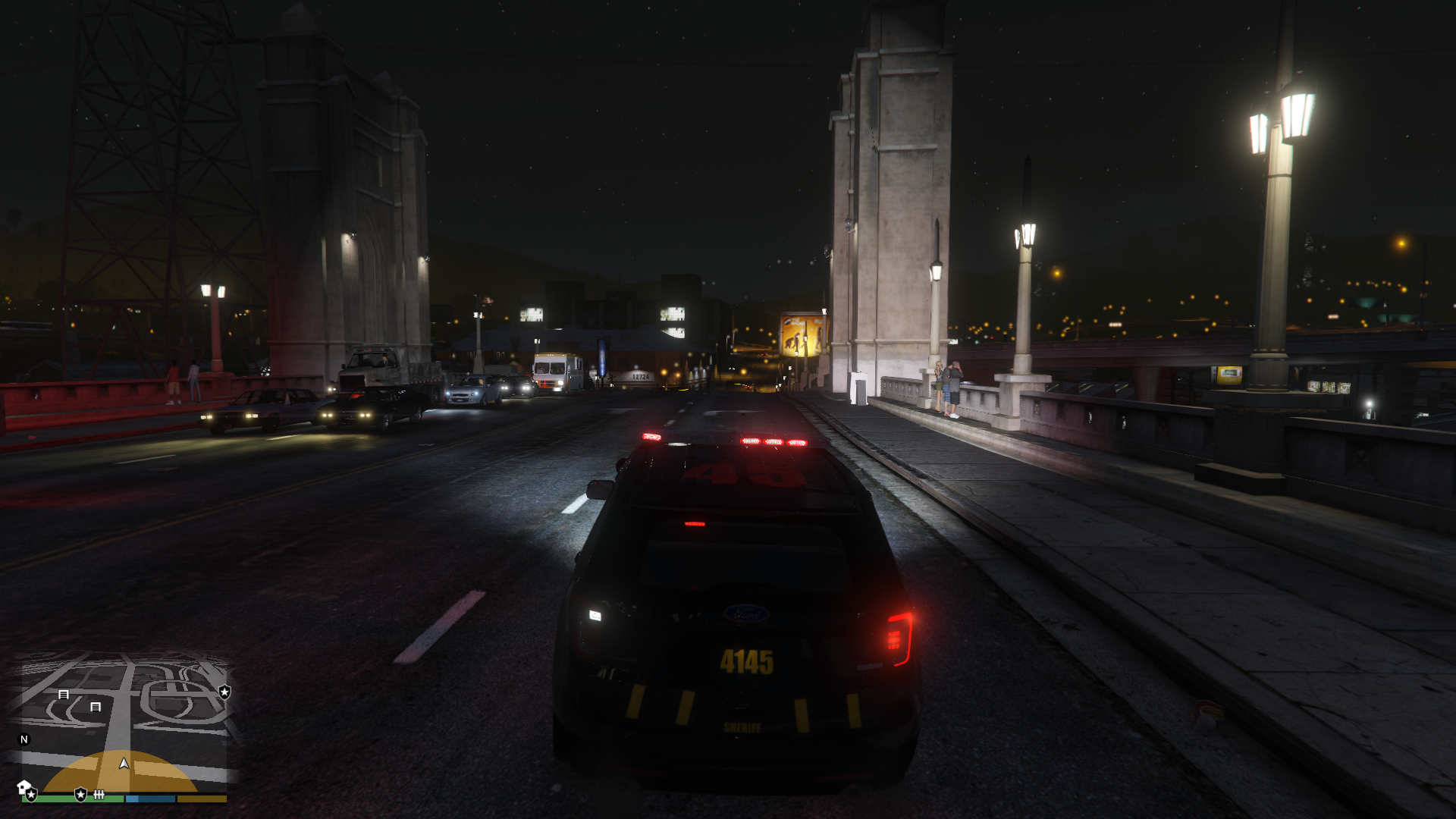Viewport: 1456px width, 819px height.
Task: Click the white house safehouse blip
Action: click(x=23, y=786)
